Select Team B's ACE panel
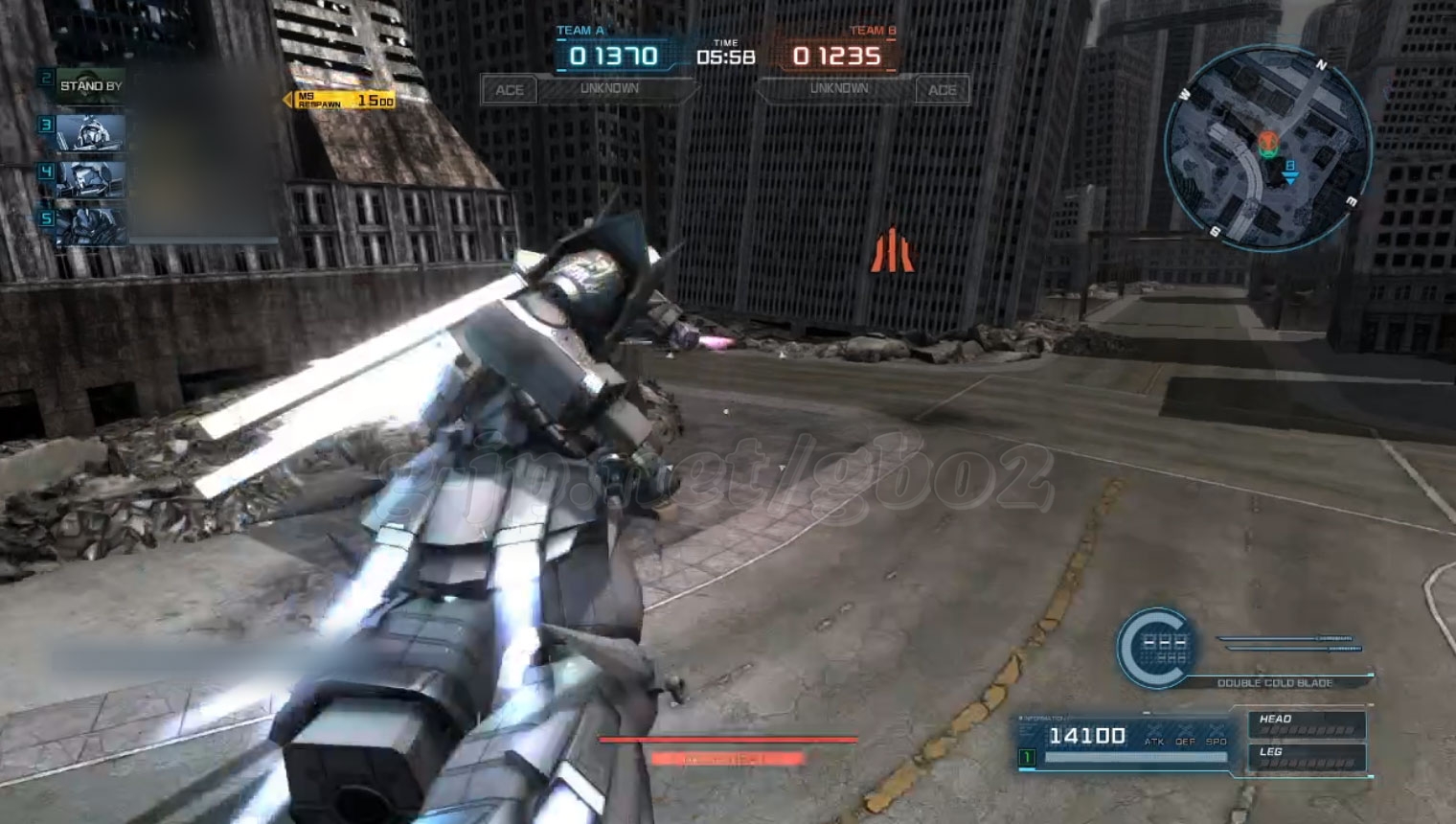 pos(942,90)
